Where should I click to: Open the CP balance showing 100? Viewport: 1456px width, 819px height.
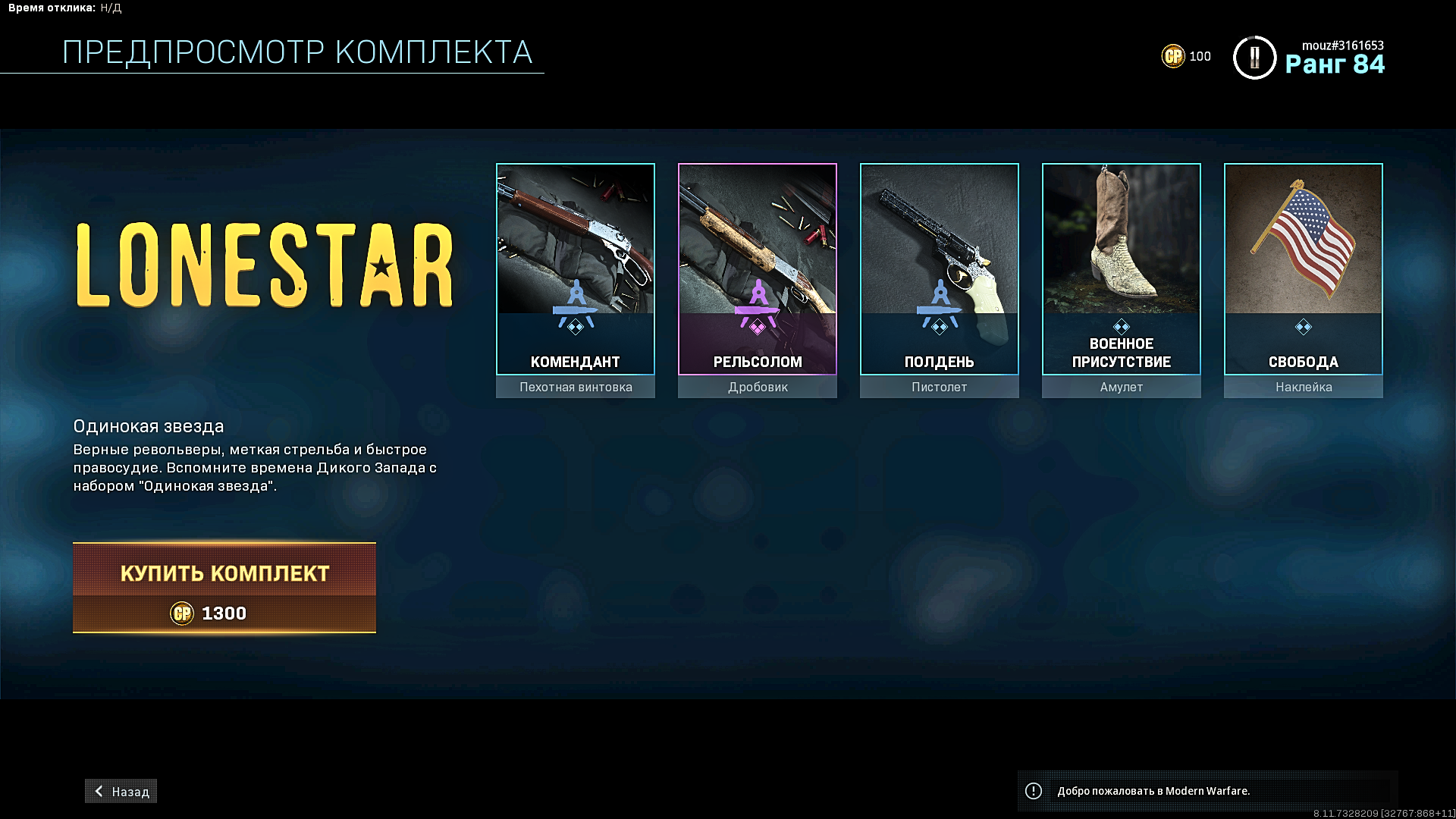(x=1187, y=56)
